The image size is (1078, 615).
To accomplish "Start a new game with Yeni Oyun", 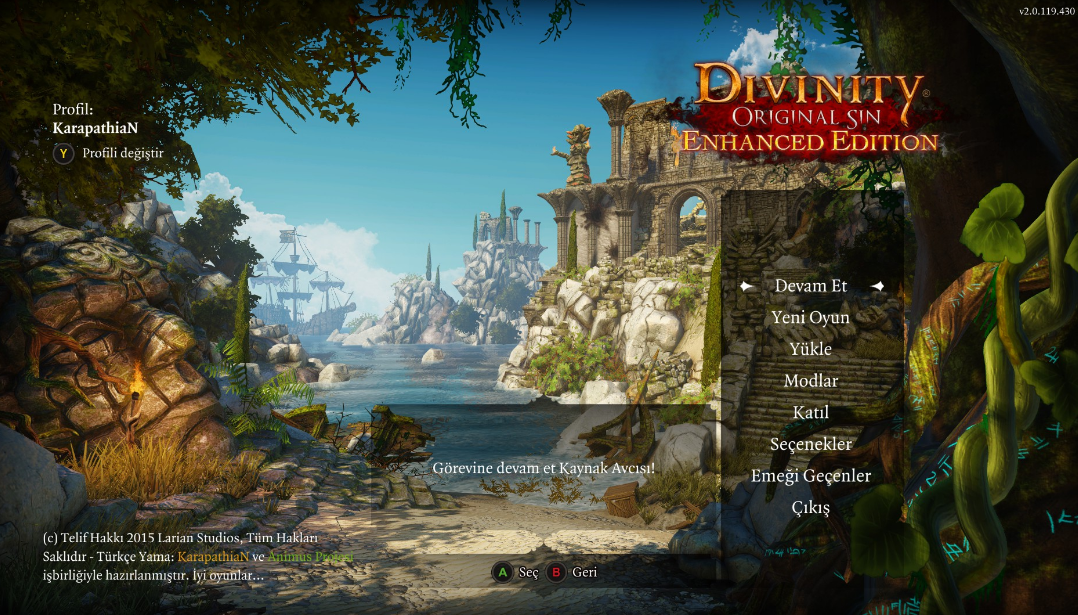I will click(x=811, y=318).
